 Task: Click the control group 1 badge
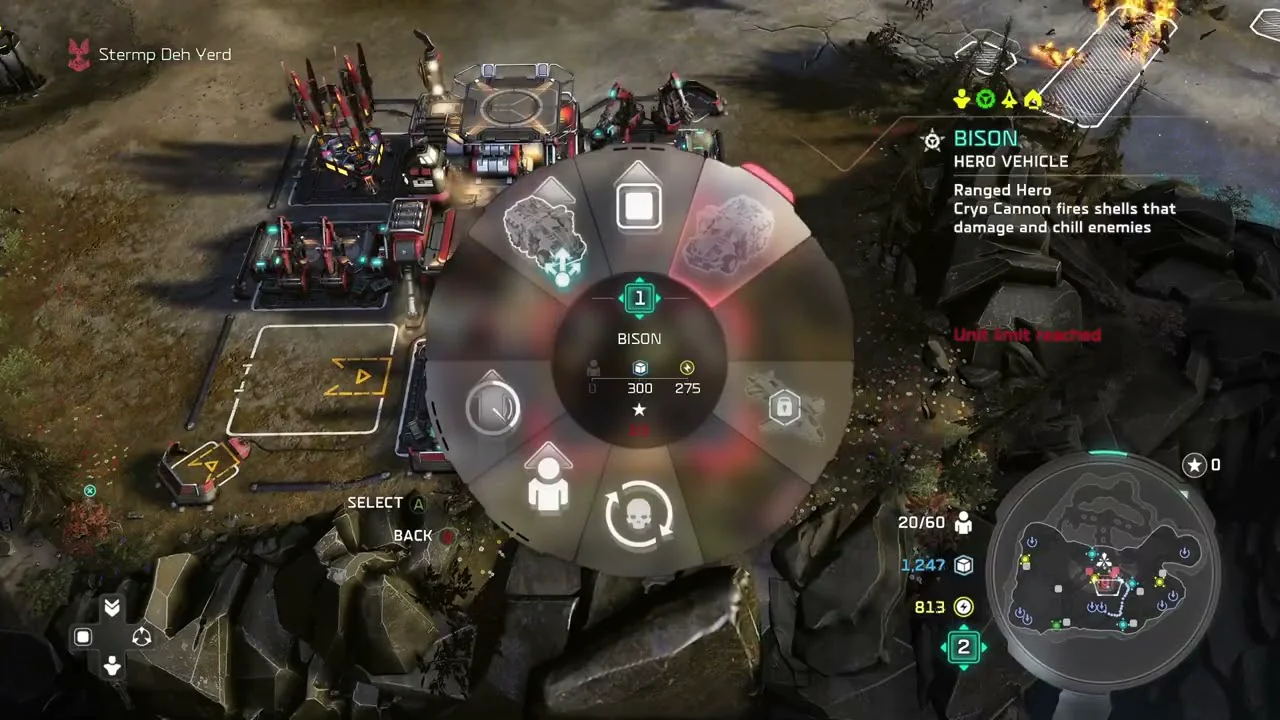[x=640, y=298]
